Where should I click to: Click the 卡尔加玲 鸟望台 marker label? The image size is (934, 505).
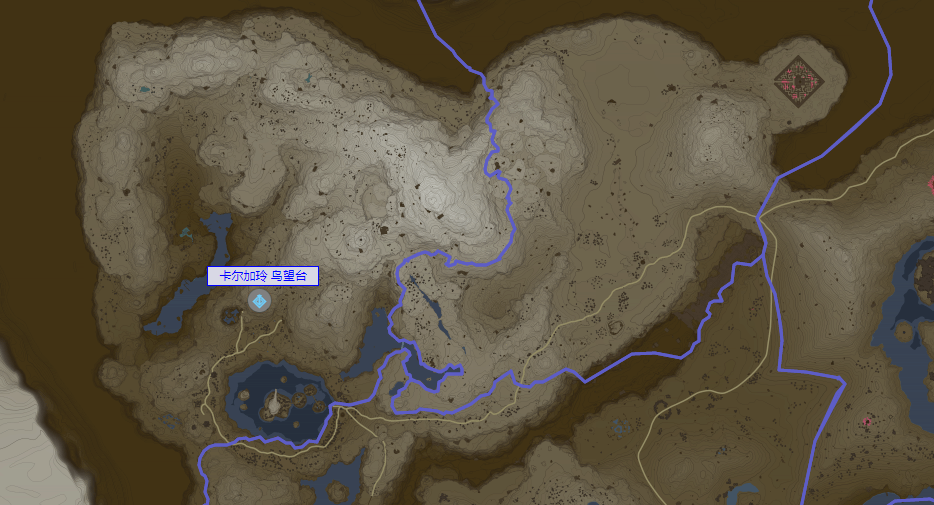tap(263, 276)
